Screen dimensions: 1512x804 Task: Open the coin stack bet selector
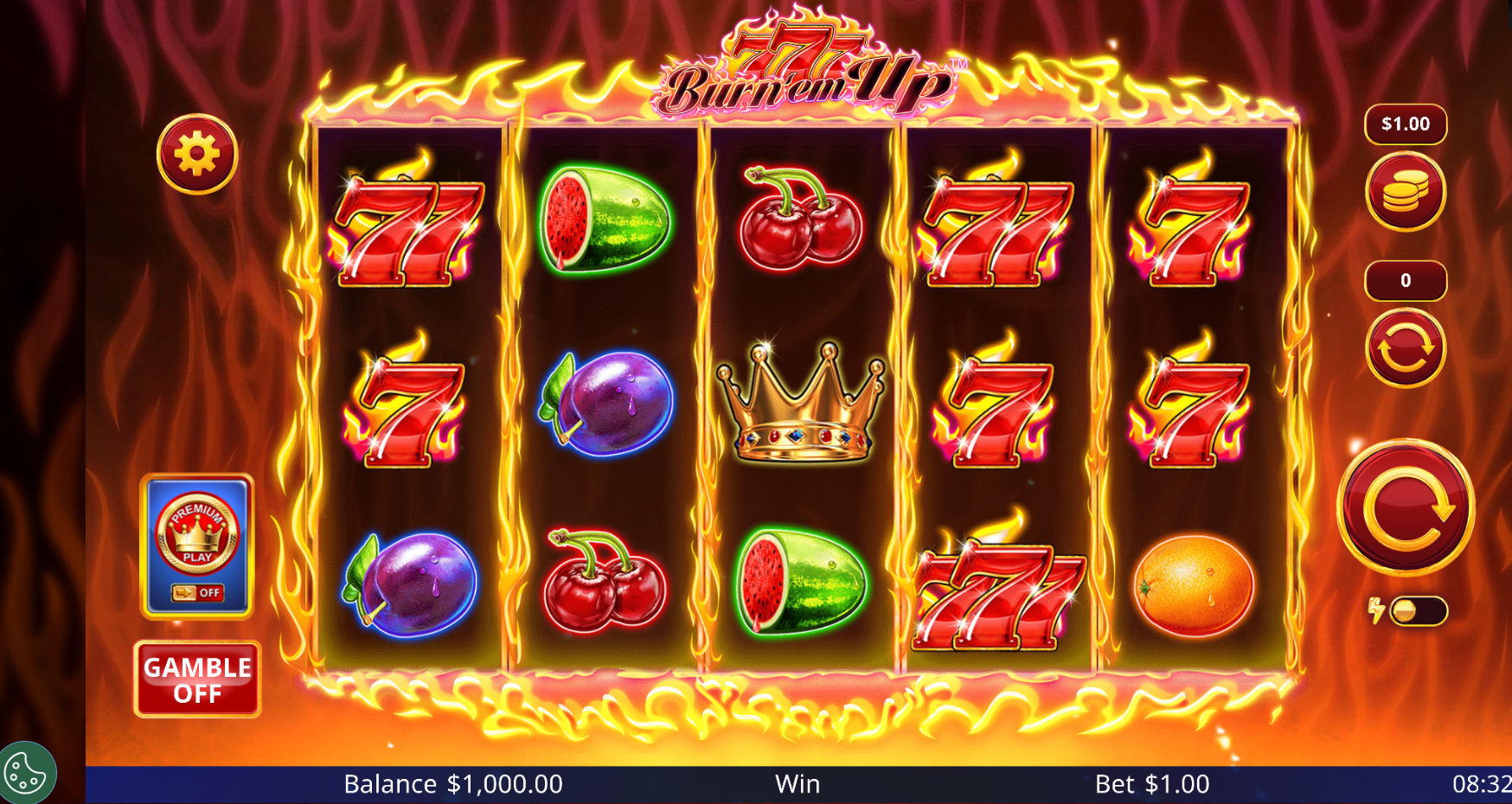[1406, 192]
